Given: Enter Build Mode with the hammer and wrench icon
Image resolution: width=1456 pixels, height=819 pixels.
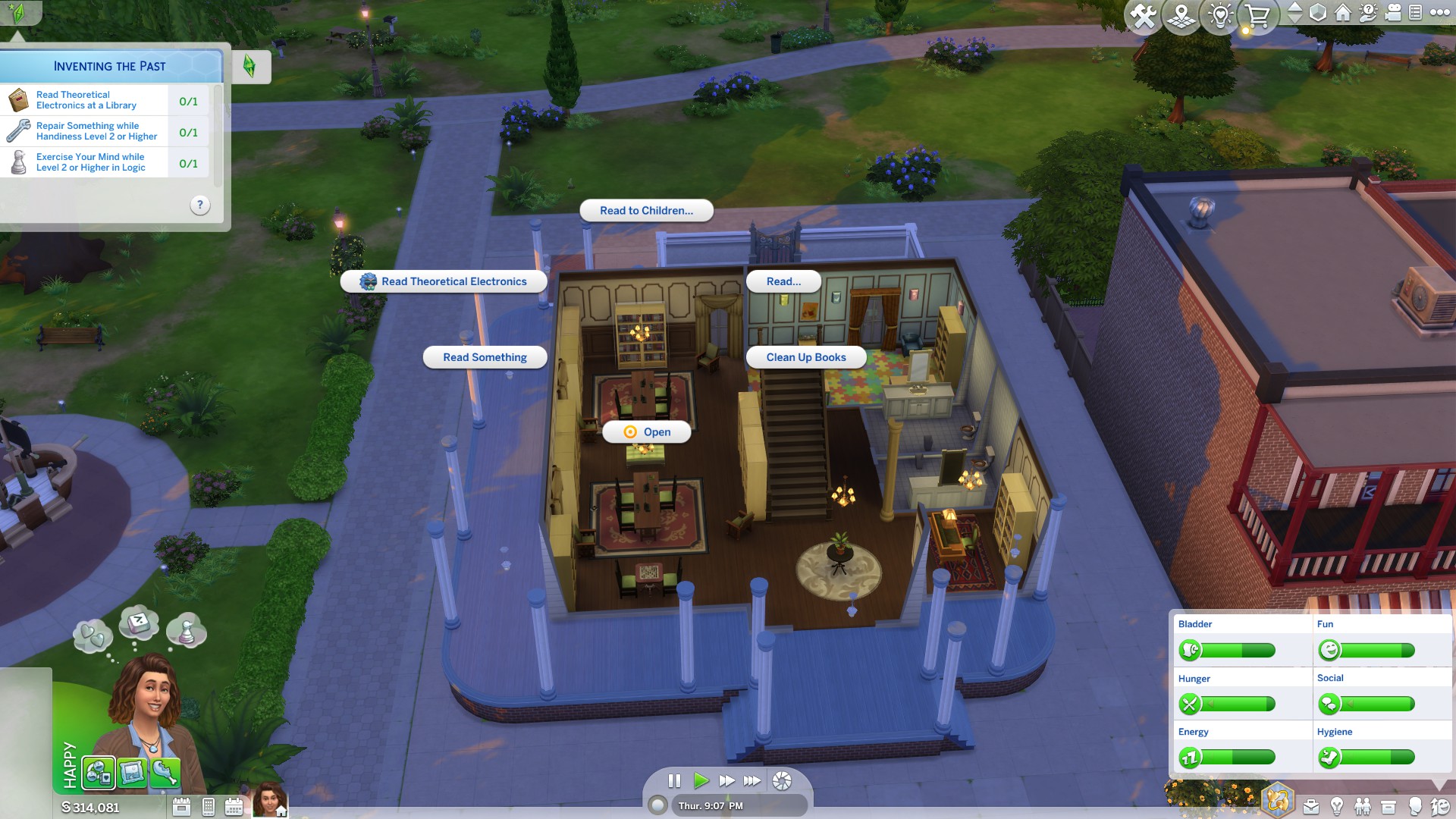Looking at the screenshot, I should (x=1142, y=13).
